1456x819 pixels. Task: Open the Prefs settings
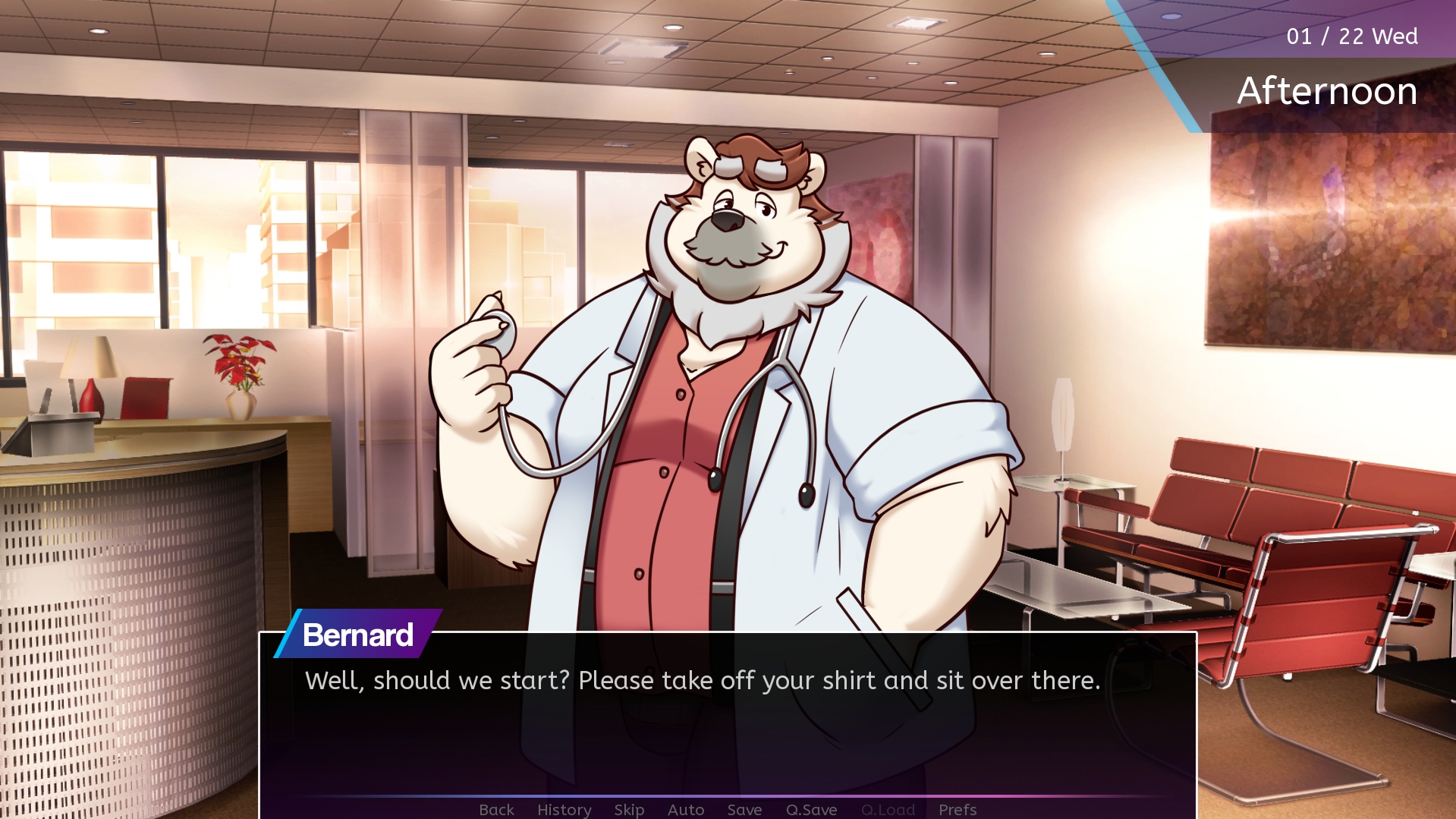958,809
